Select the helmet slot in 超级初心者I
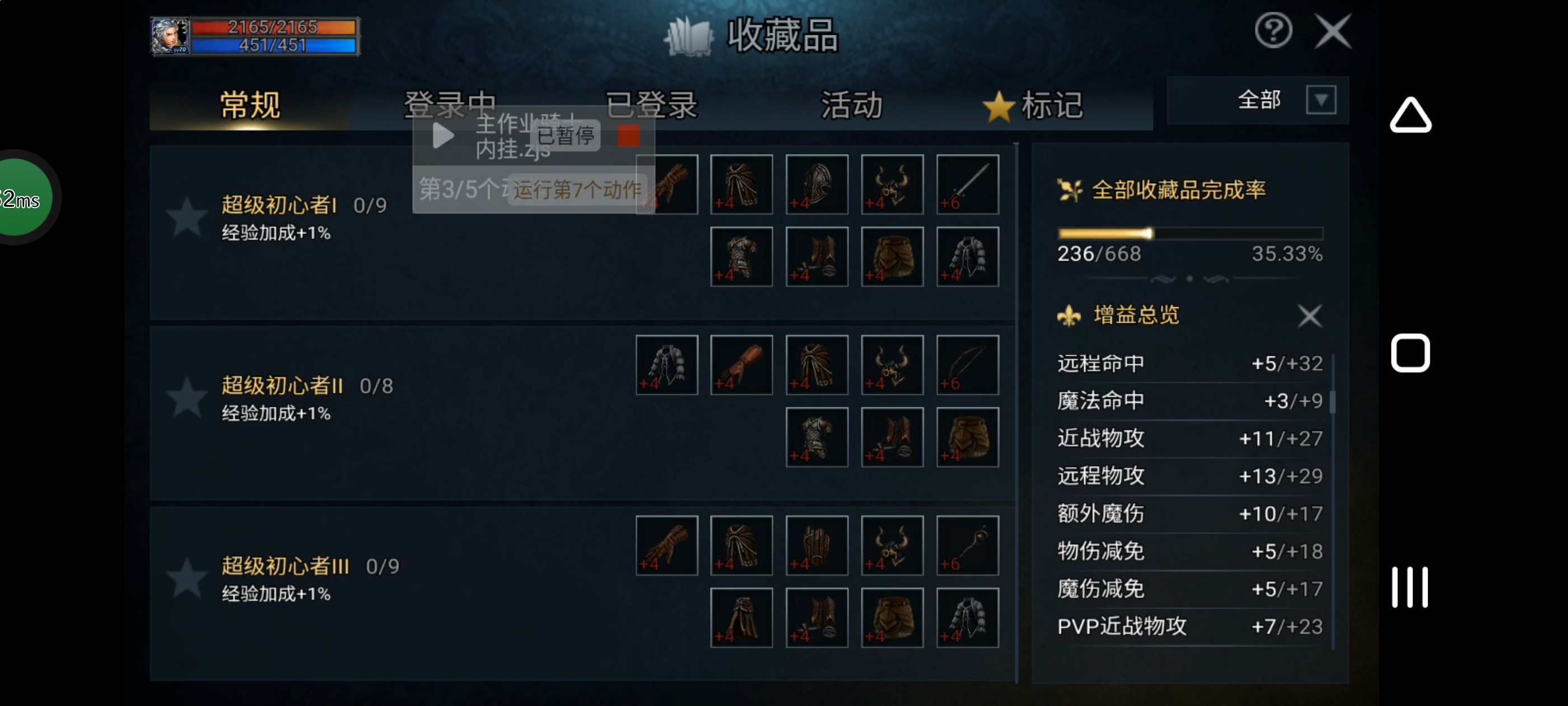The height and width of the screenshot is (706, 1568). (817, 184)
